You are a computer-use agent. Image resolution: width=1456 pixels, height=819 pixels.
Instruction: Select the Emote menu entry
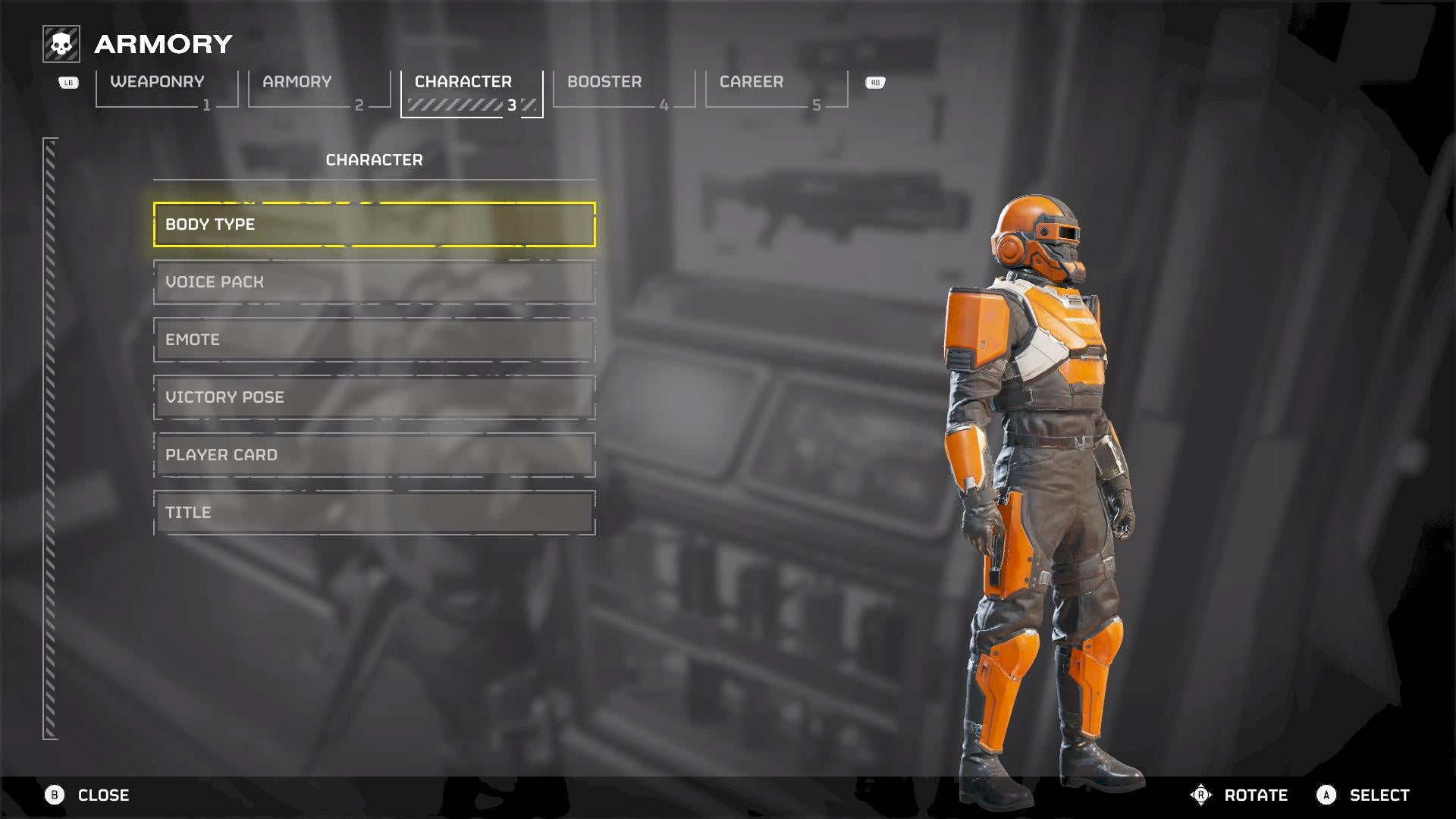374,340
